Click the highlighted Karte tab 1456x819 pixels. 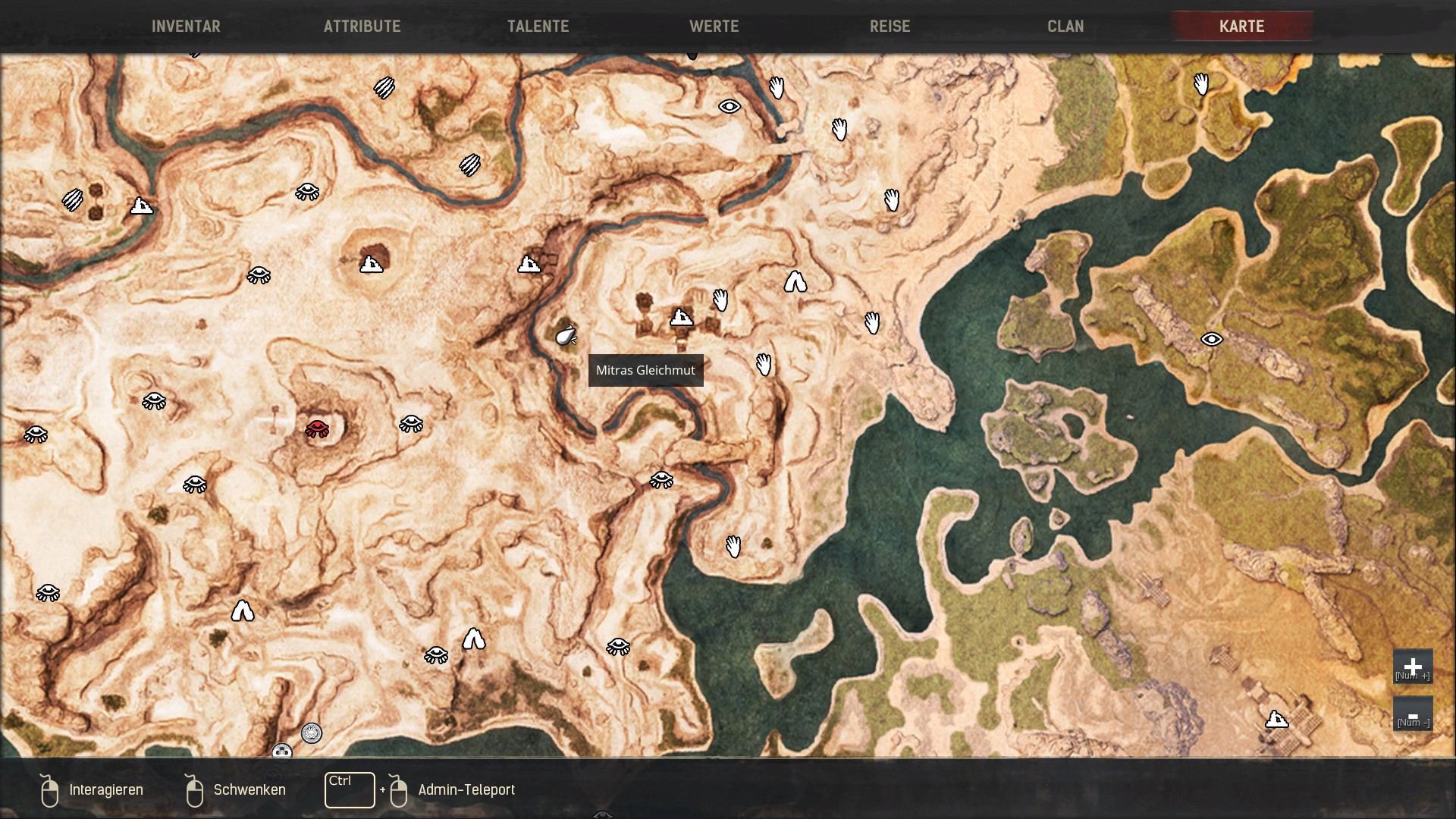tap(1241, 27)
